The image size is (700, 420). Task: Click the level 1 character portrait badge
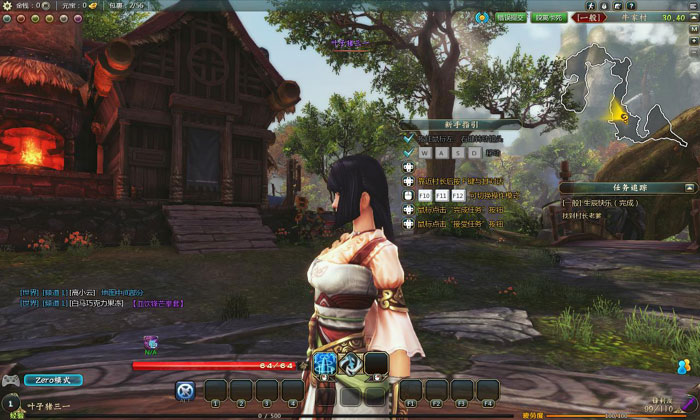click(12, 404)
